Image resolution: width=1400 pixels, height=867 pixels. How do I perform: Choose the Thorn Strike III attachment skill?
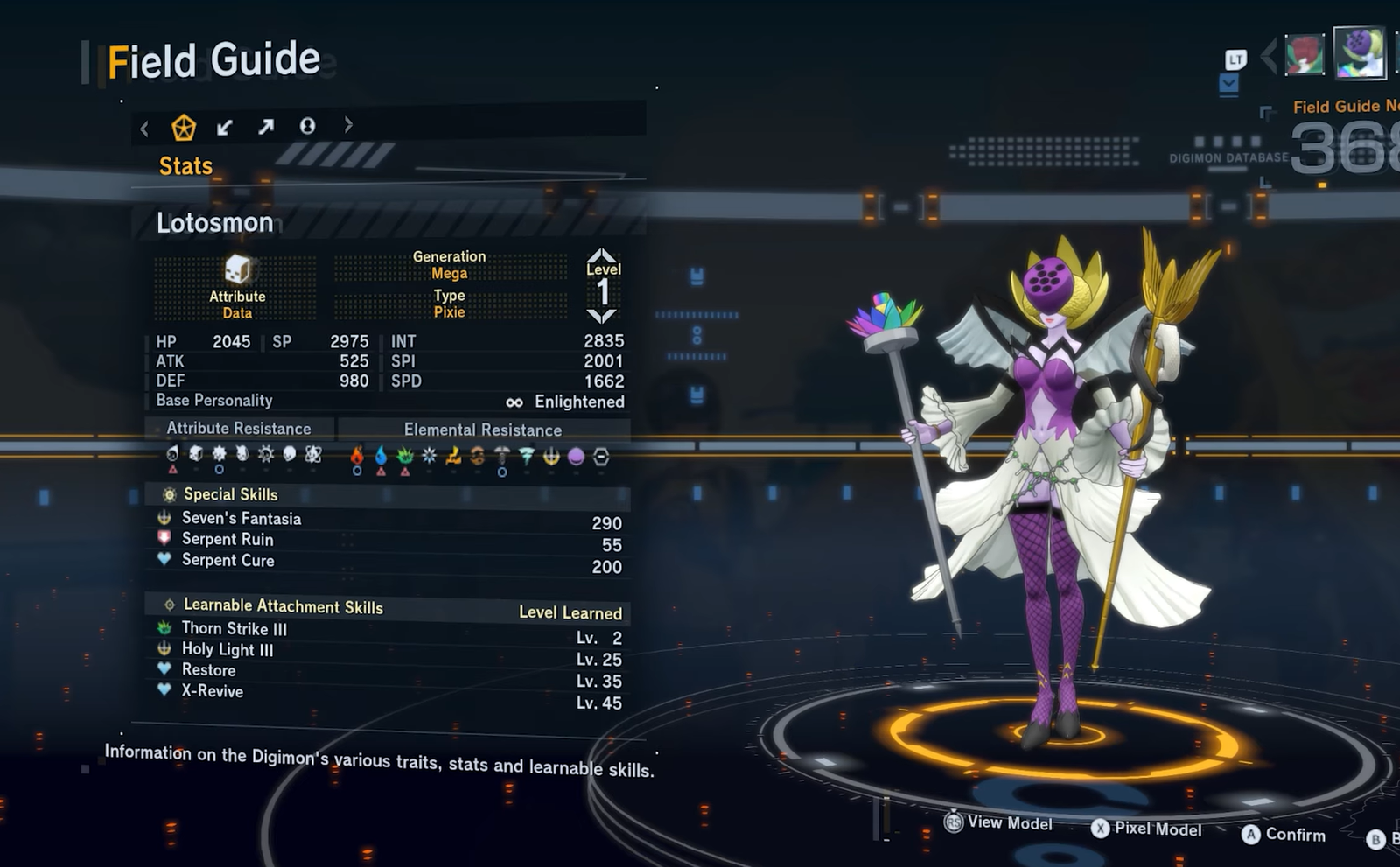point(234,629)
